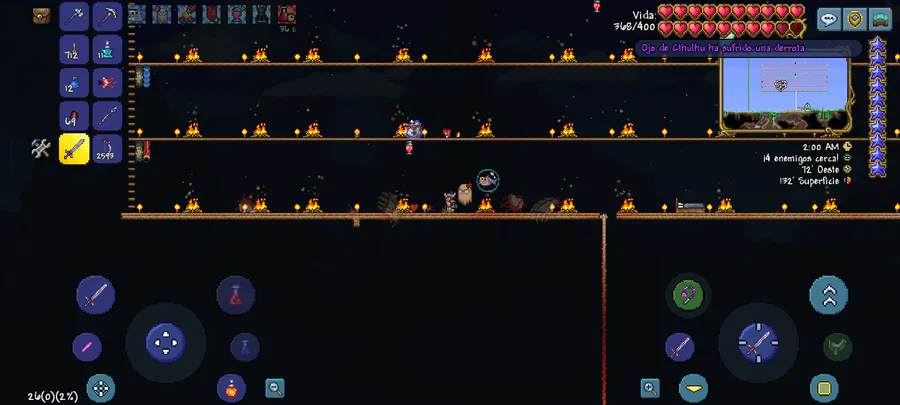Open the world map pin button

pos(855,18)
